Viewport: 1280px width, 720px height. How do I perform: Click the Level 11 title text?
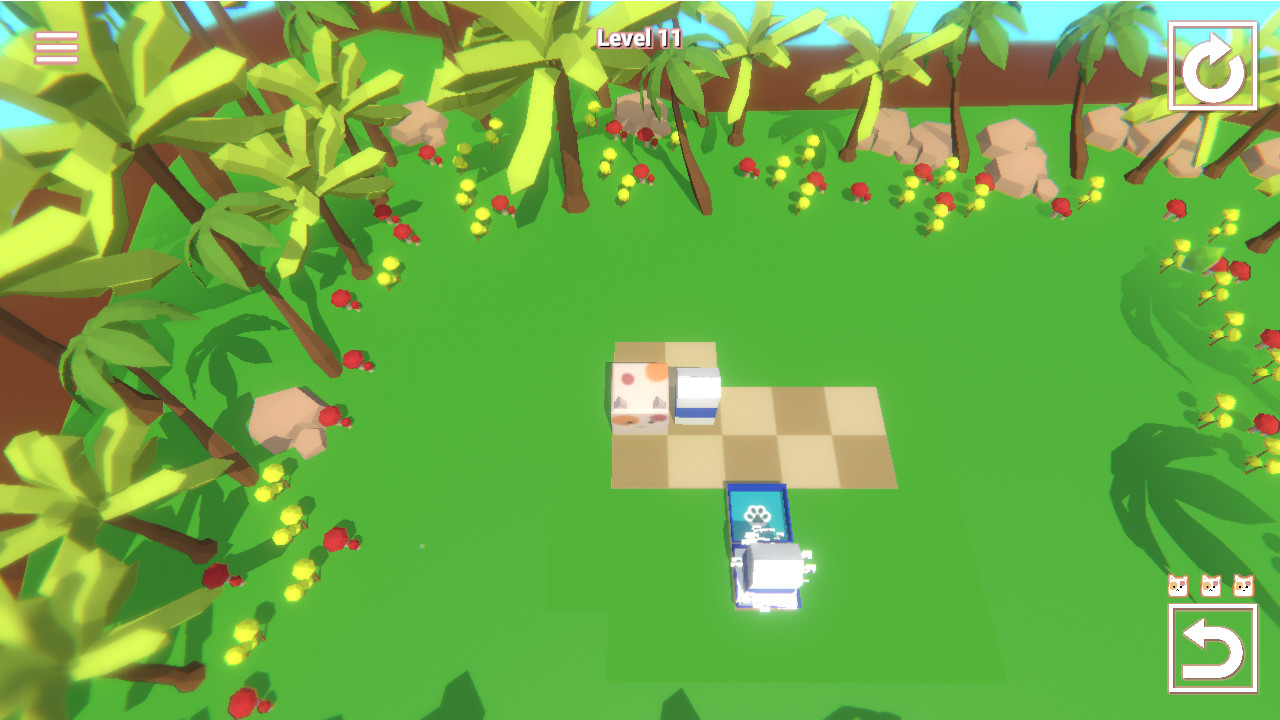[x=640, y=40]
